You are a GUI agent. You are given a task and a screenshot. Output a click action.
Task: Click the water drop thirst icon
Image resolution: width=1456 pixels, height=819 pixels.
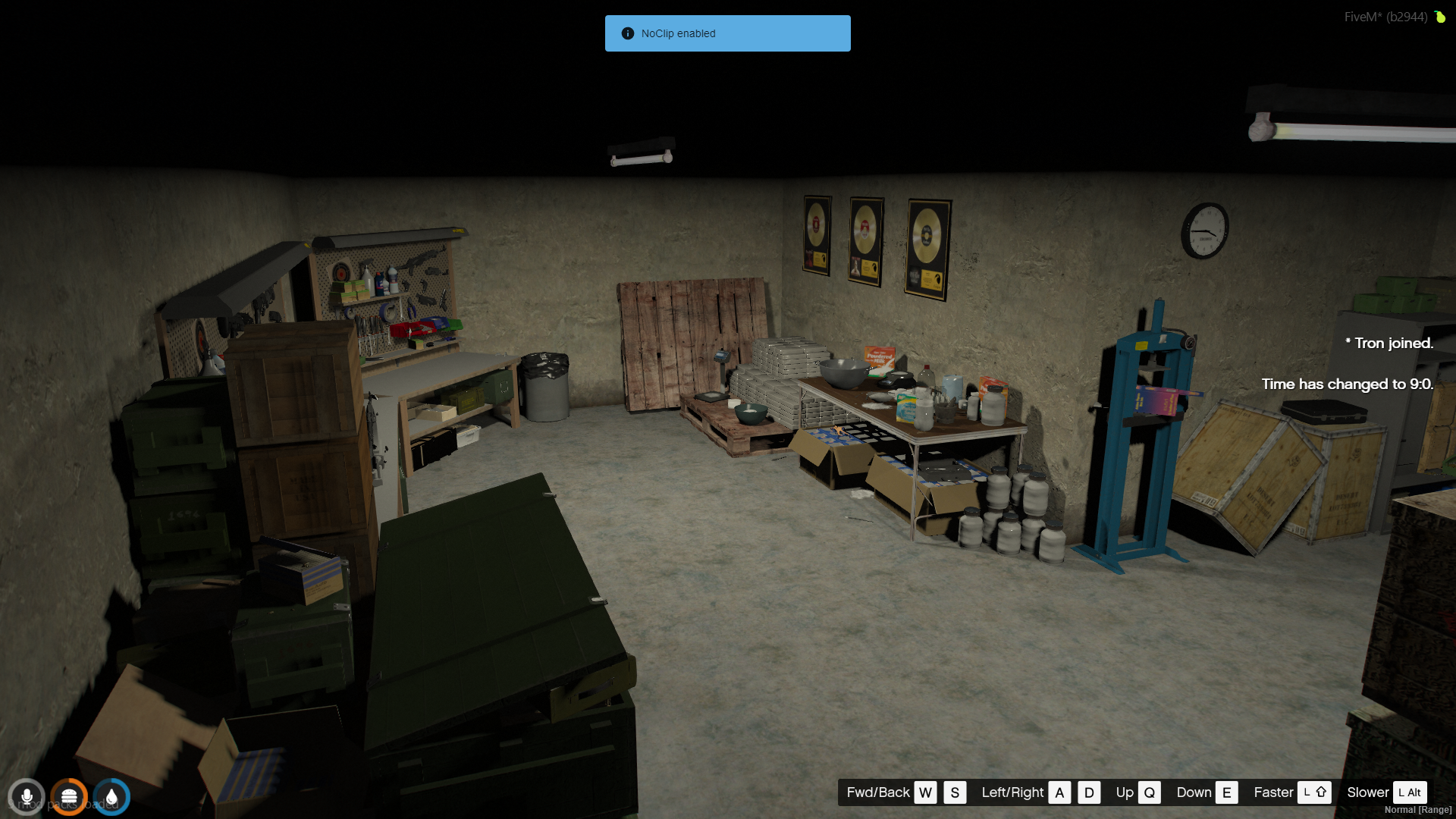tap(111, 797)
